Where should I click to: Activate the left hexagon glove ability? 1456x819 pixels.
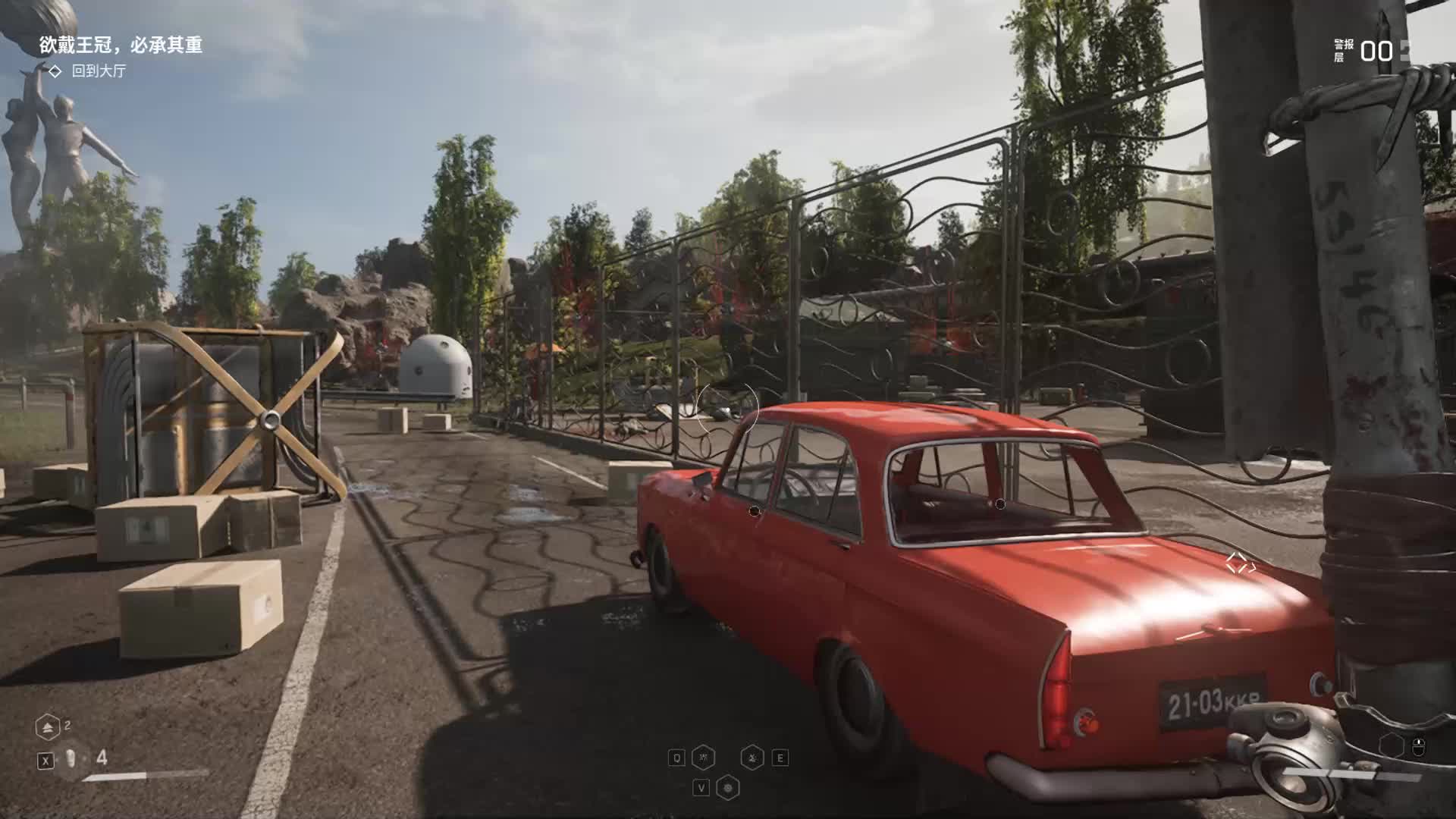[703, 757]
